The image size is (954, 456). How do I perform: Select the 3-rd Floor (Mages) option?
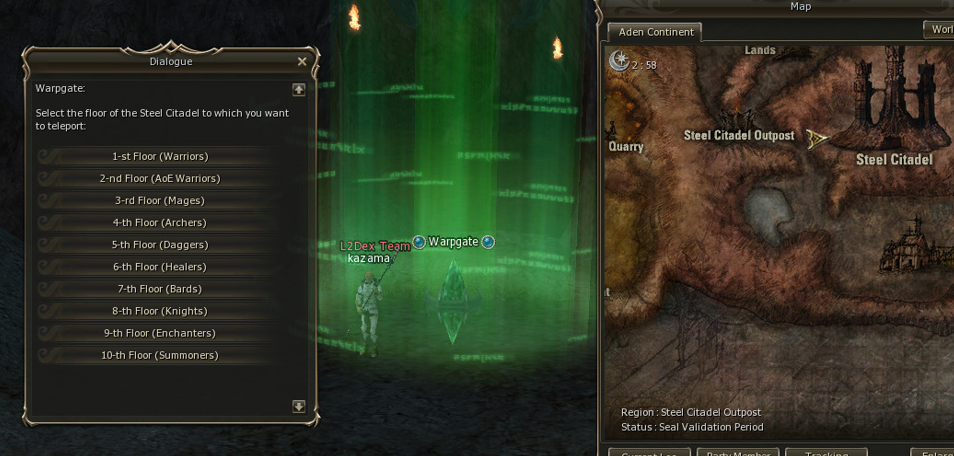pyautogui.click(x=160, y=201)
